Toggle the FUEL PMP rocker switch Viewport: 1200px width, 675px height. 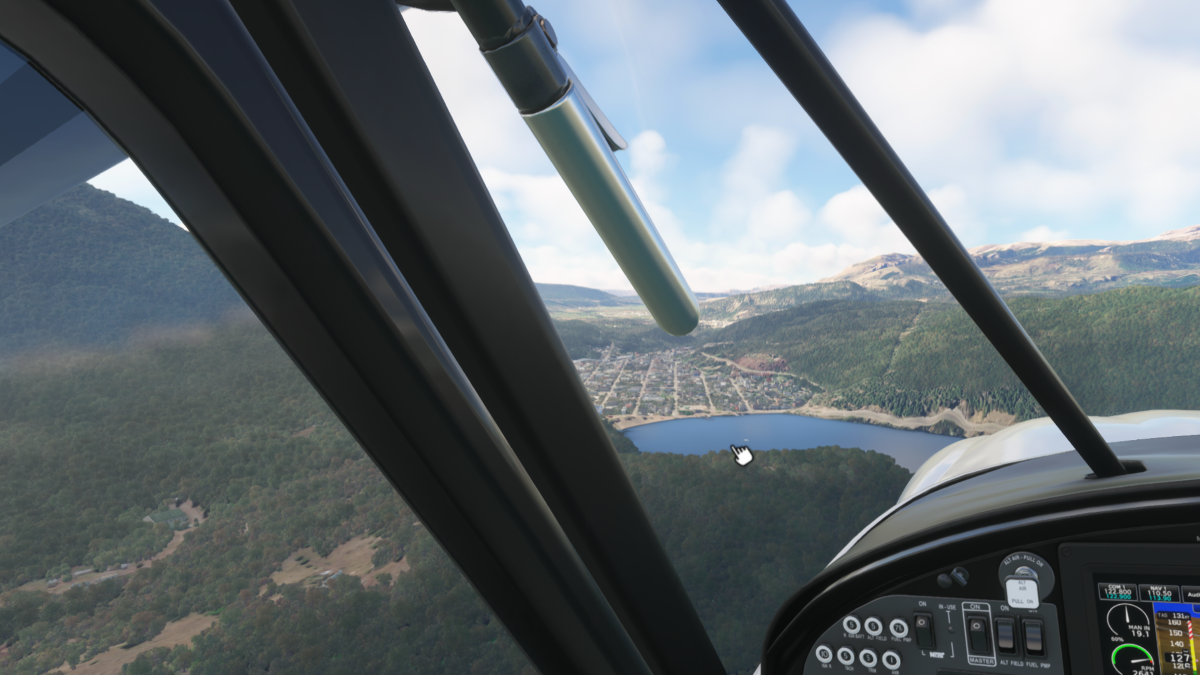[x=1033, y=634]
